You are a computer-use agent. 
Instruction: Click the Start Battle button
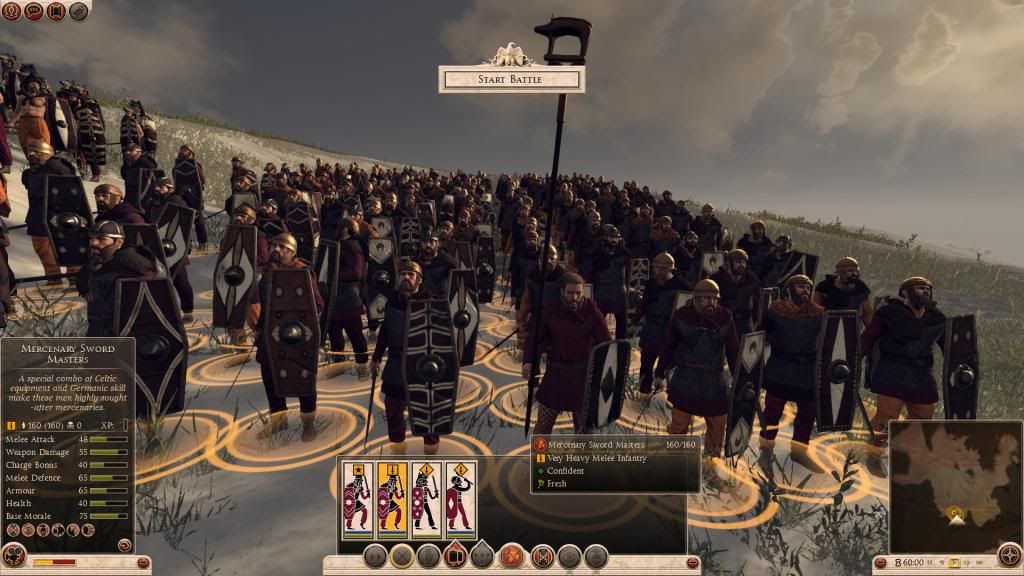(511, 79)
